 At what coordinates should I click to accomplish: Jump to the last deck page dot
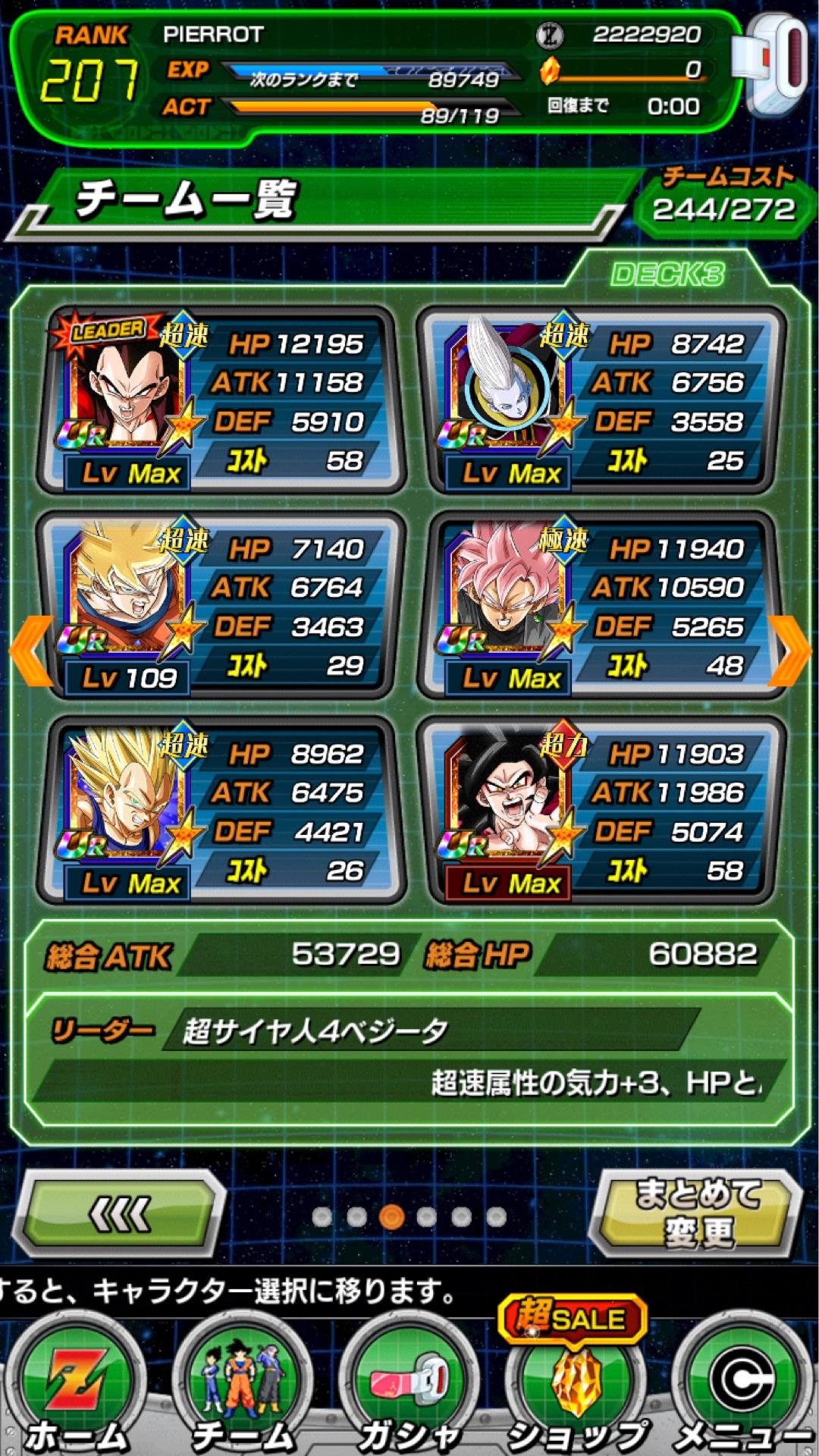coord(496,1216)
